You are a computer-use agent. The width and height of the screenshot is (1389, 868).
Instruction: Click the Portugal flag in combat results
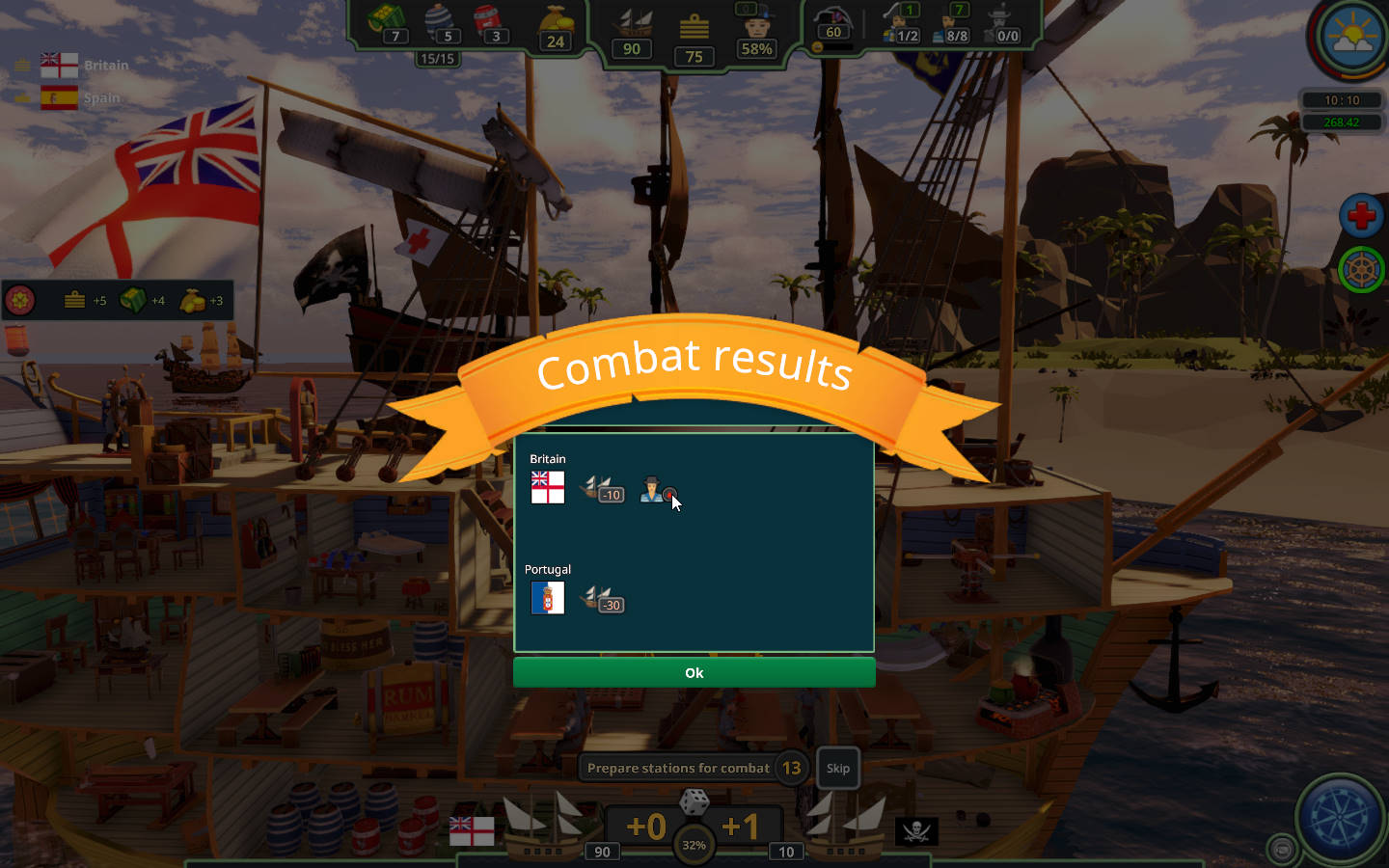point(547,598)
